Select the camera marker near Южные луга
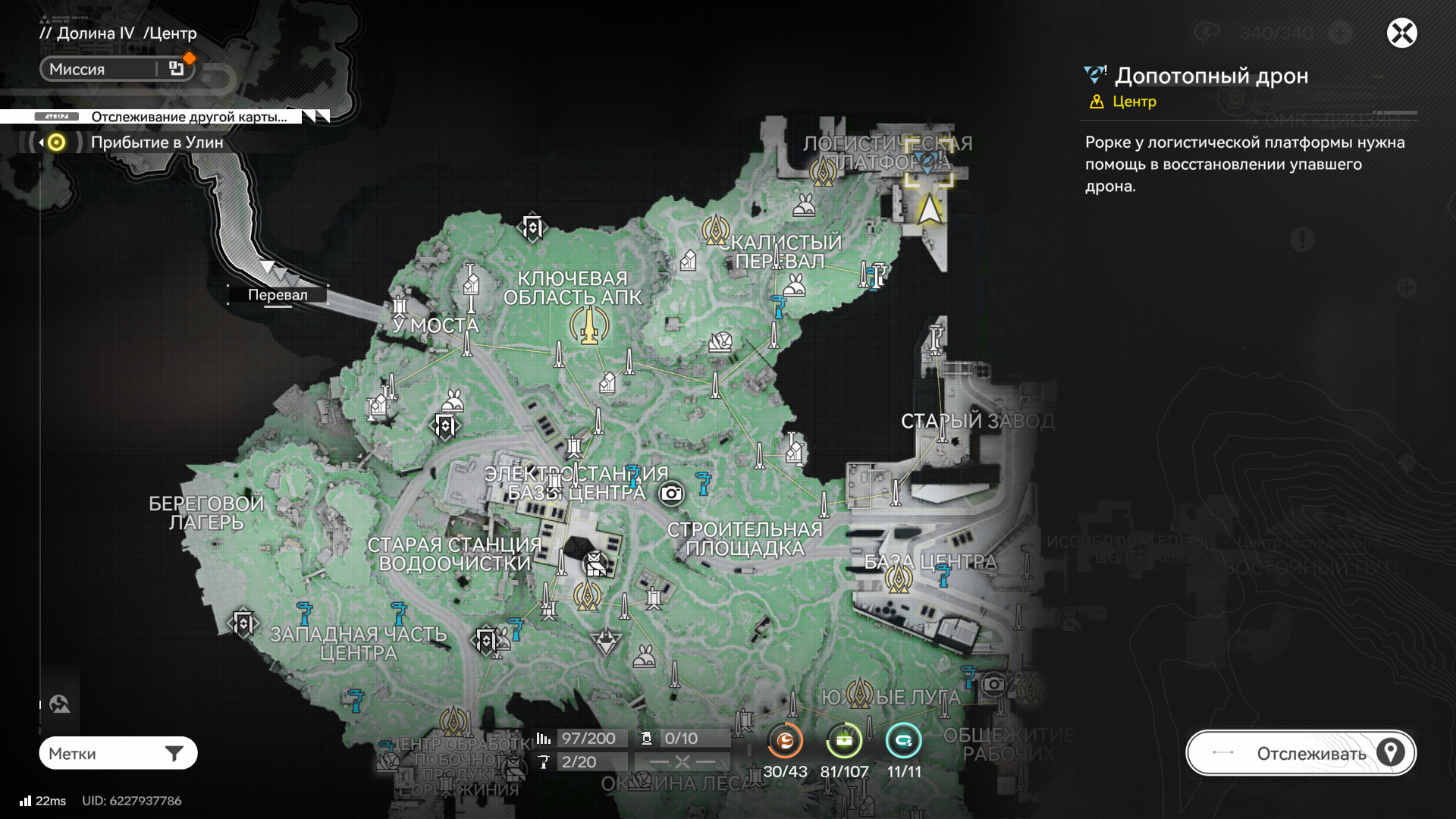 993,684
